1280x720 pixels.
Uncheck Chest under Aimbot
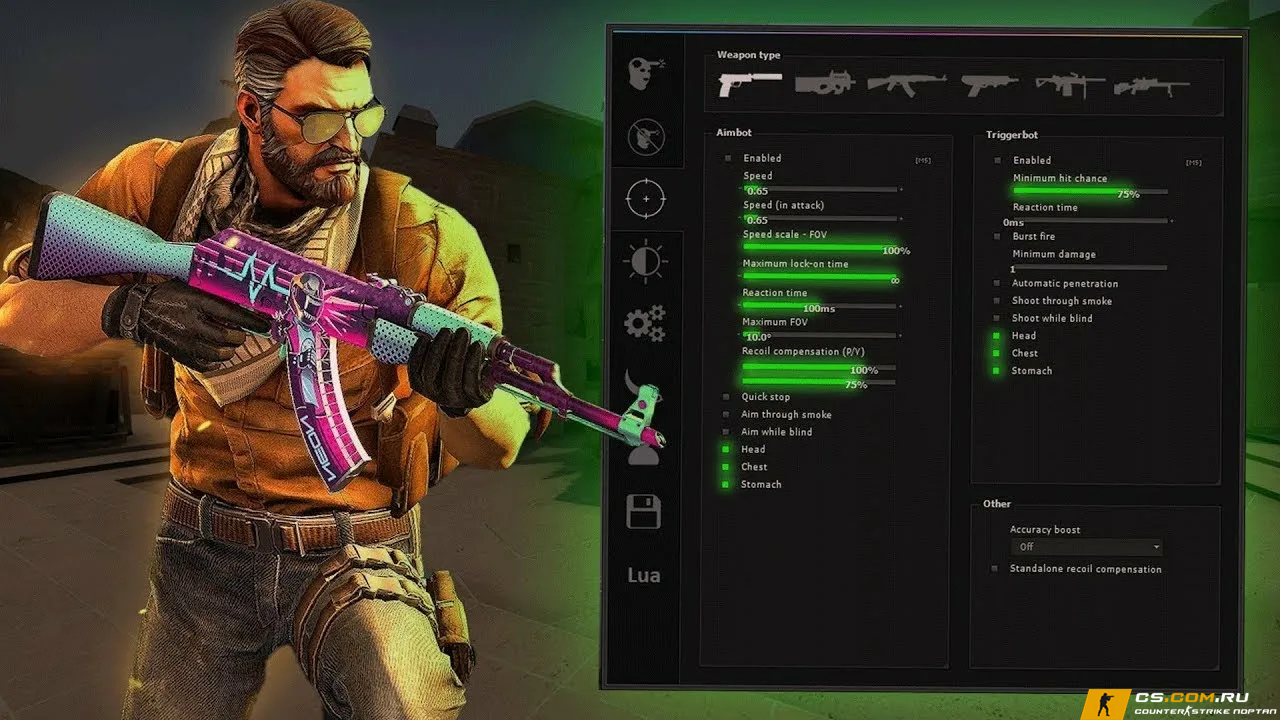pos(727,467)
